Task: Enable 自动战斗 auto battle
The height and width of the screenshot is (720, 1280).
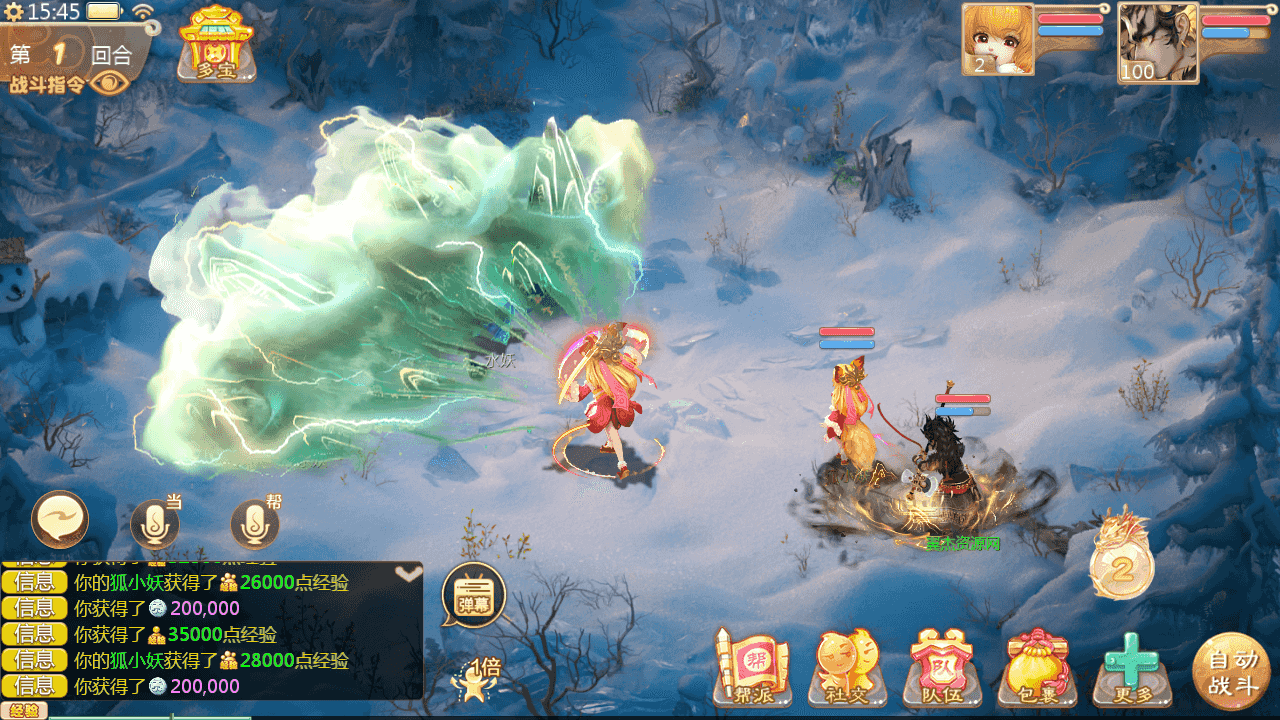Action: pyautogui.click(x=1231, y=671)
